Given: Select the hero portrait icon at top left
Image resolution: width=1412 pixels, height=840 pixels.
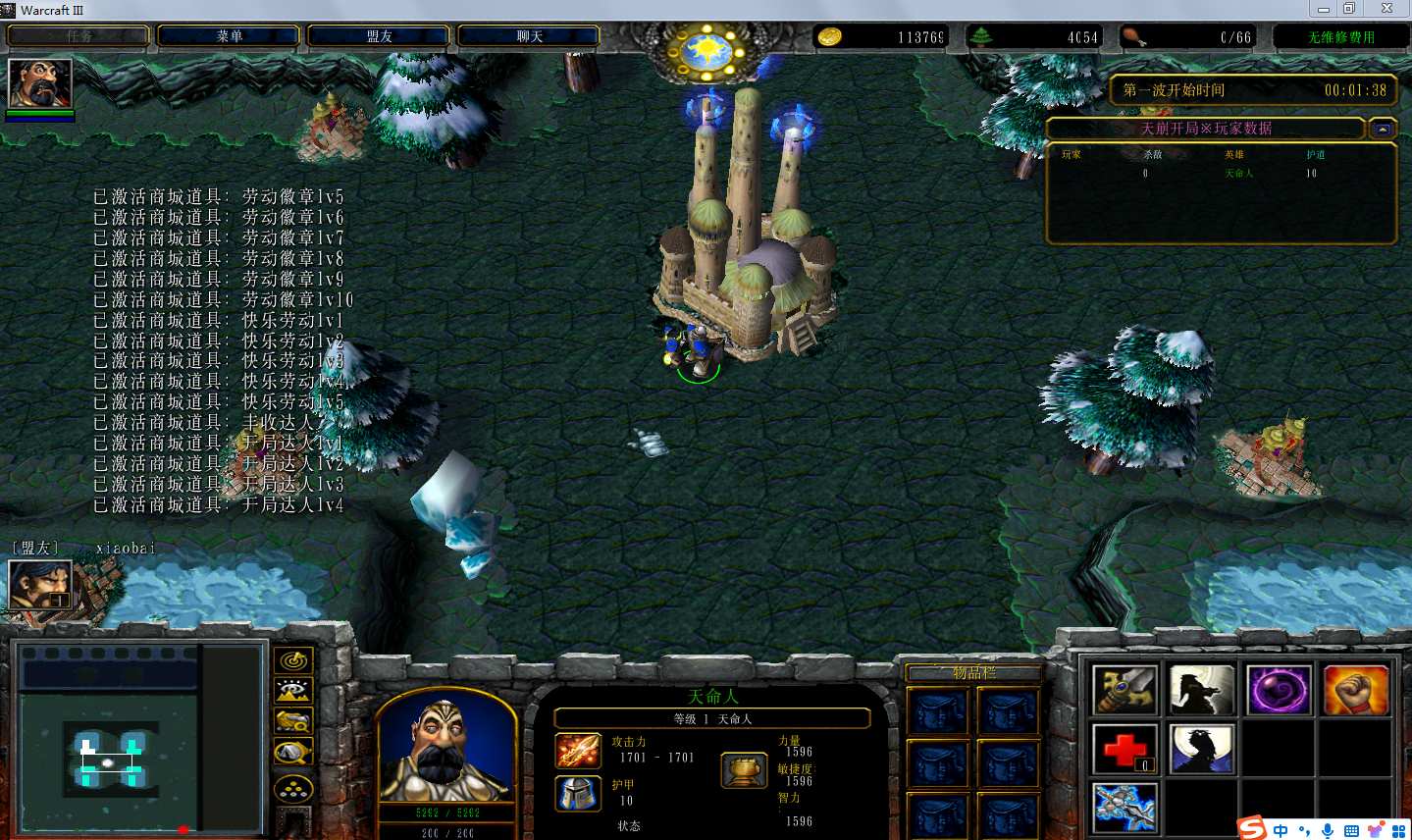Looking at the screenshot, I should click(x=40, y=83).
